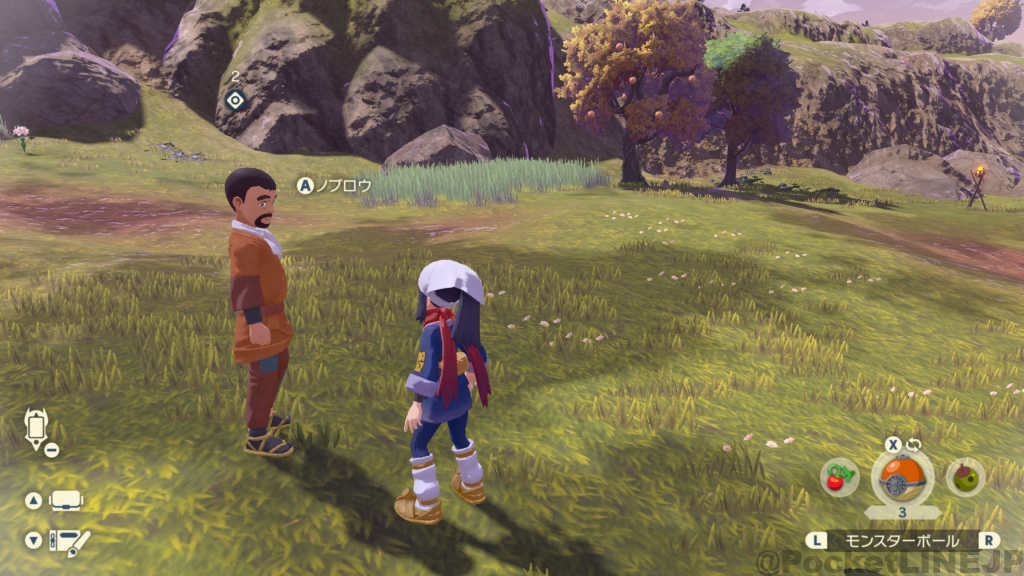Toggle the item/Pokémon swap arrows icon
The height and width of the screenshot is (576, 1024).
point(913,444)
